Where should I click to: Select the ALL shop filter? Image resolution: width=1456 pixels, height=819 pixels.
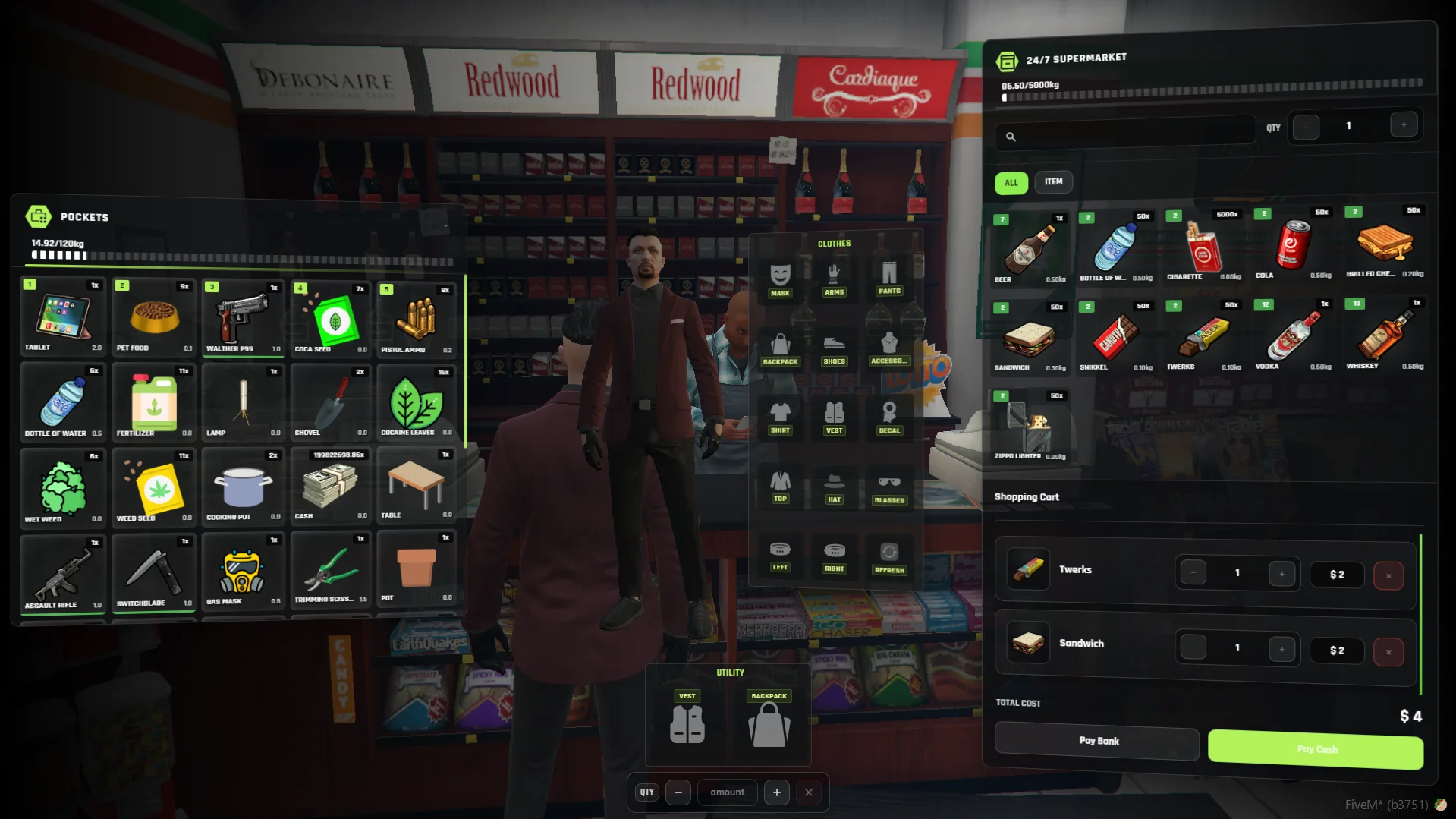click(x=1011, y=183)
